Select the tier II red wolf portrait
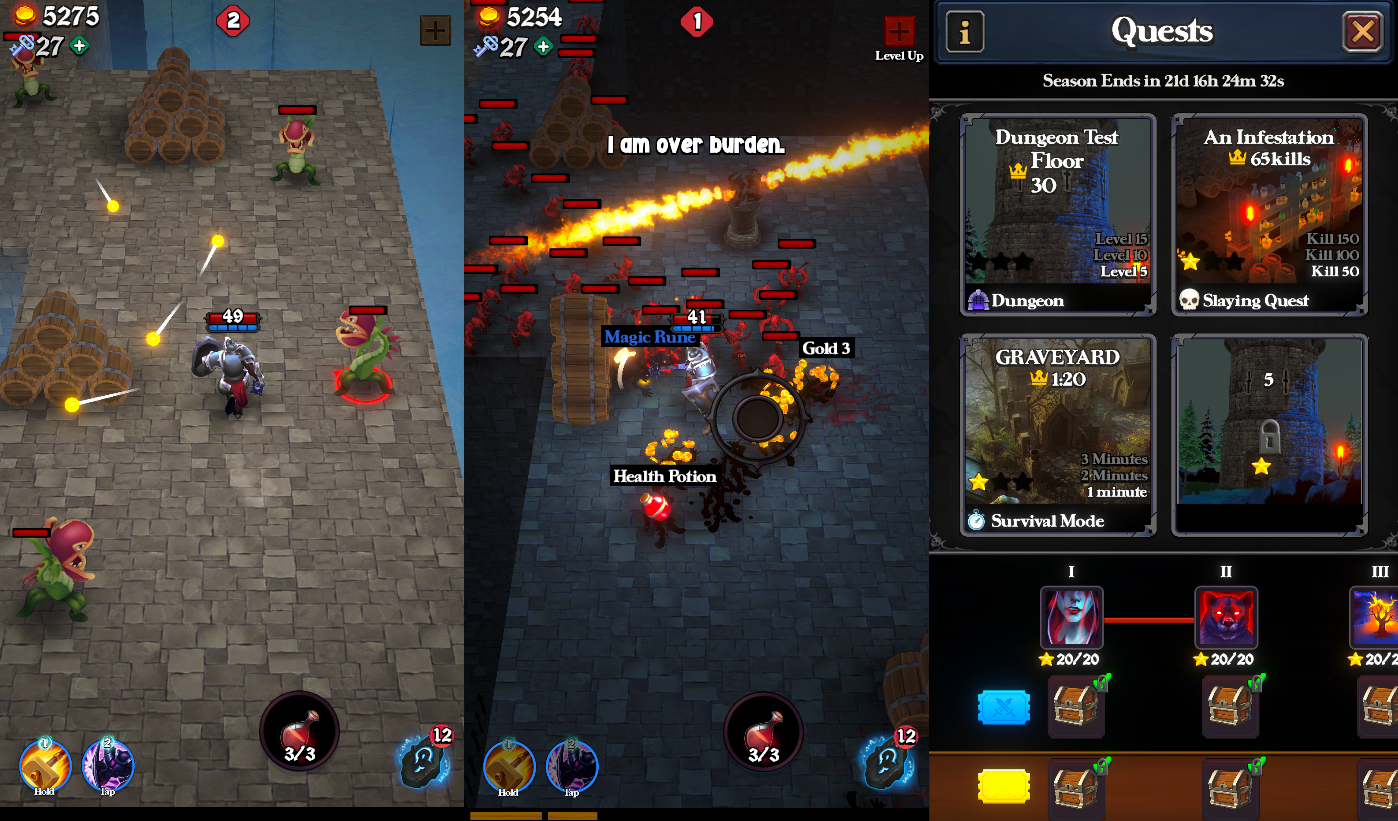This screenshot has width=1398, height=821. (1226, 617)
